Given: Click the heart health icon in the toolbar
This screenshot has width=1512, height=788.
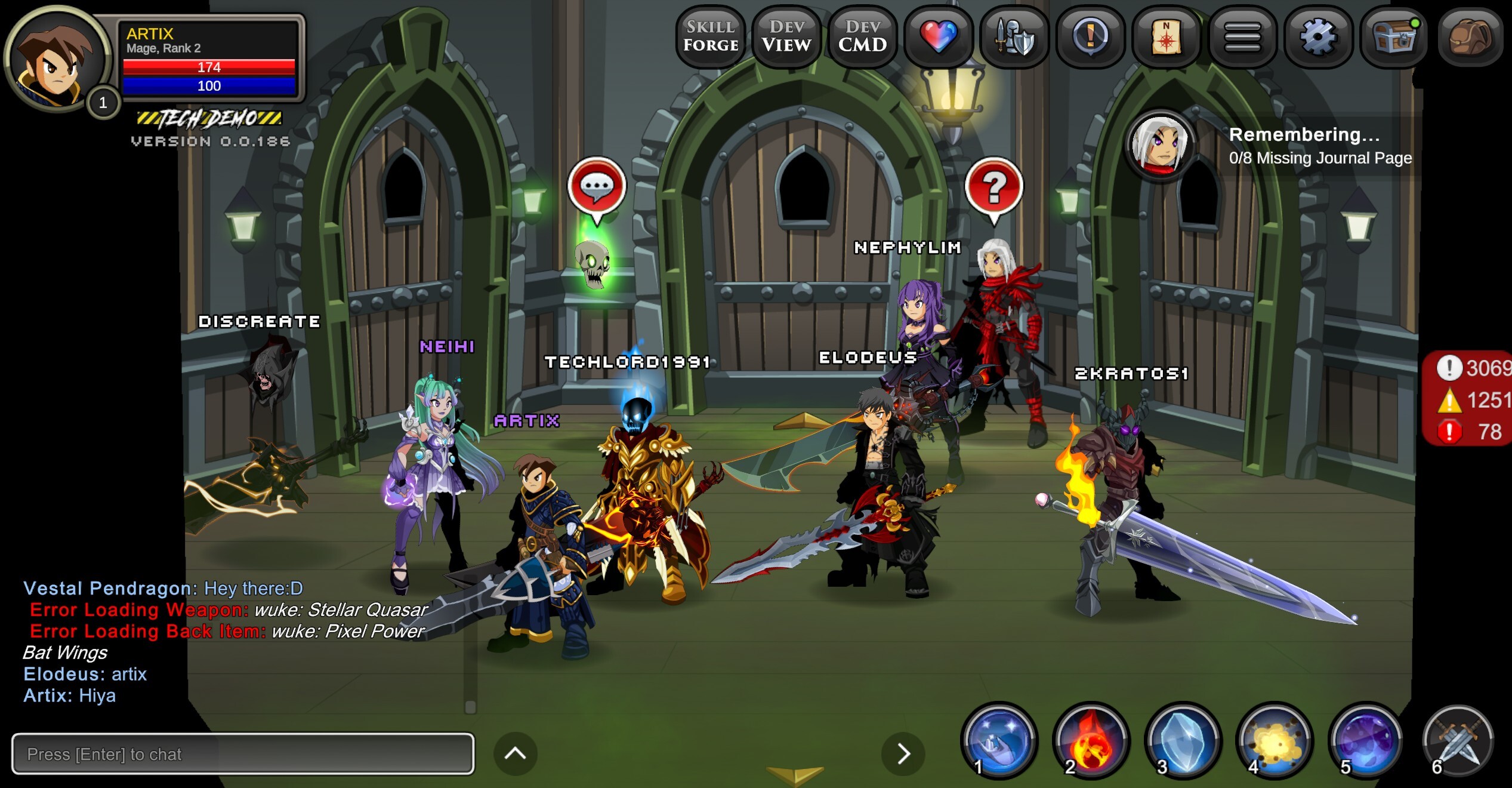Looking at the screenshot, I should point(938,37).
